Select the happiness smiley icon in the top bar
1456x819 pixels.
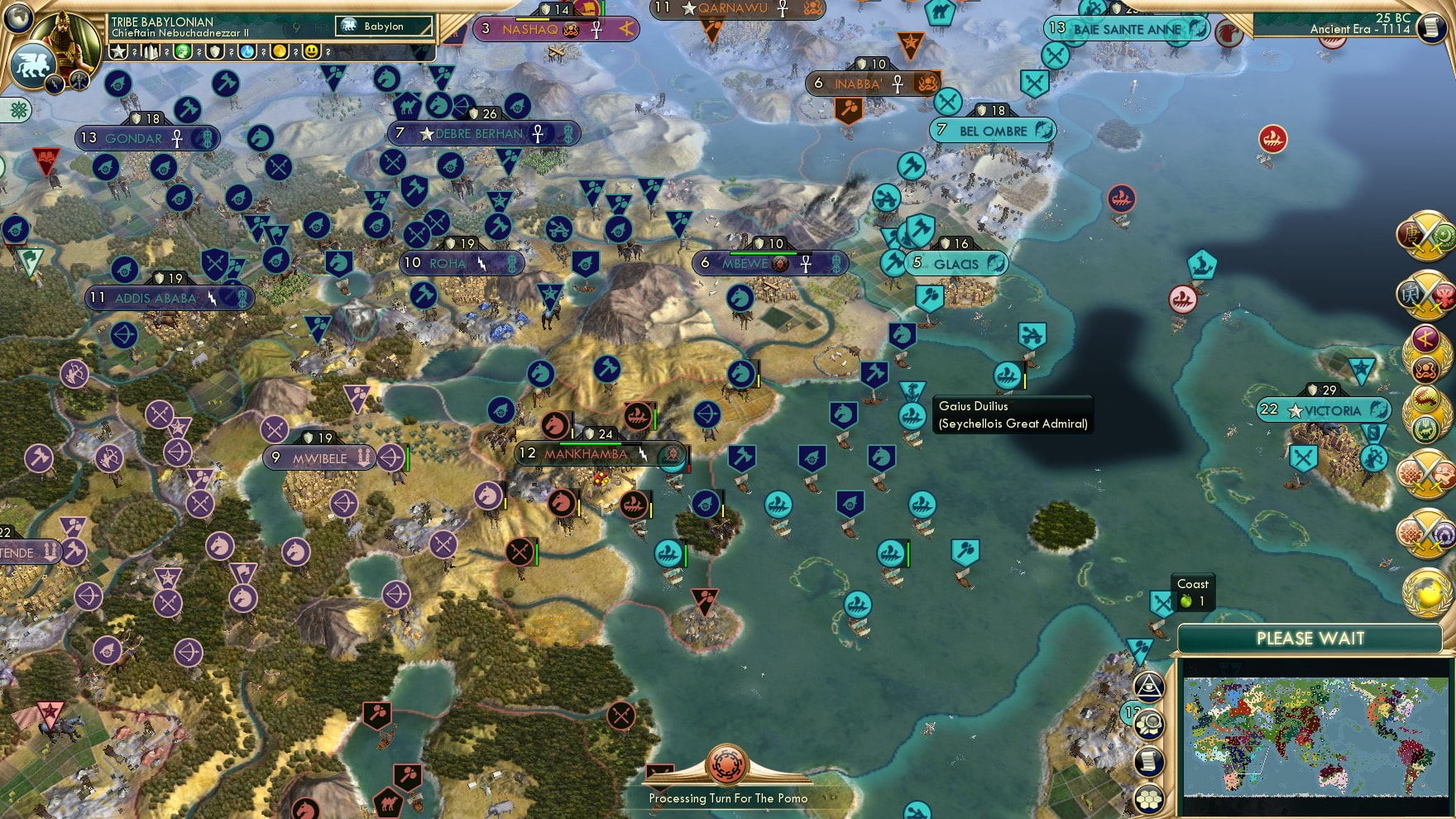click(x=310, y=51)
